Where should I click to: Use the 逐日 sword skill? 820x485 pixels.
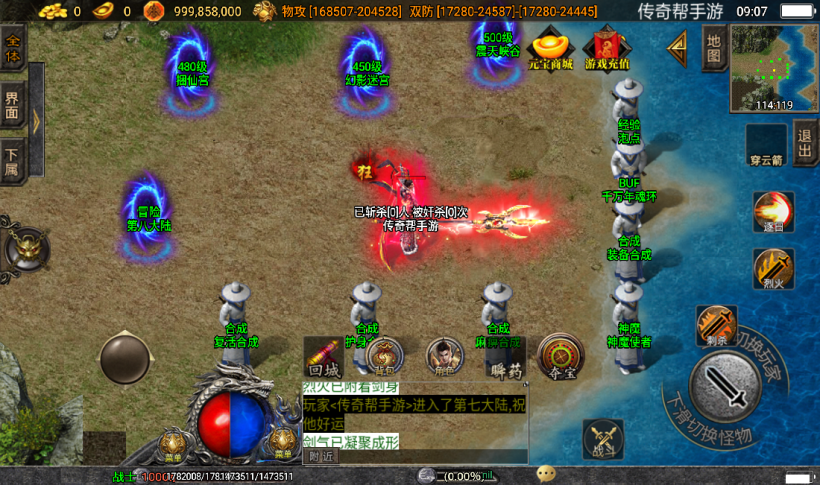[x=773, y=211]
